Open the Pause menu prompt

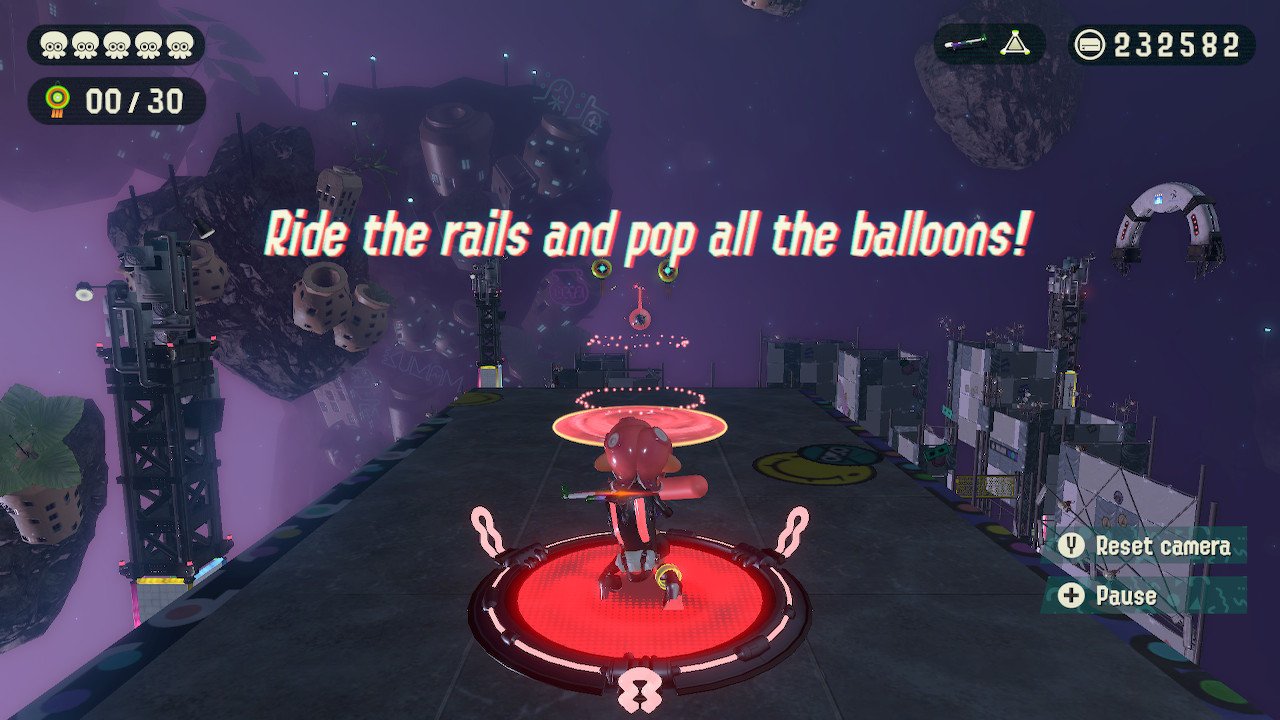point(1125,596)
